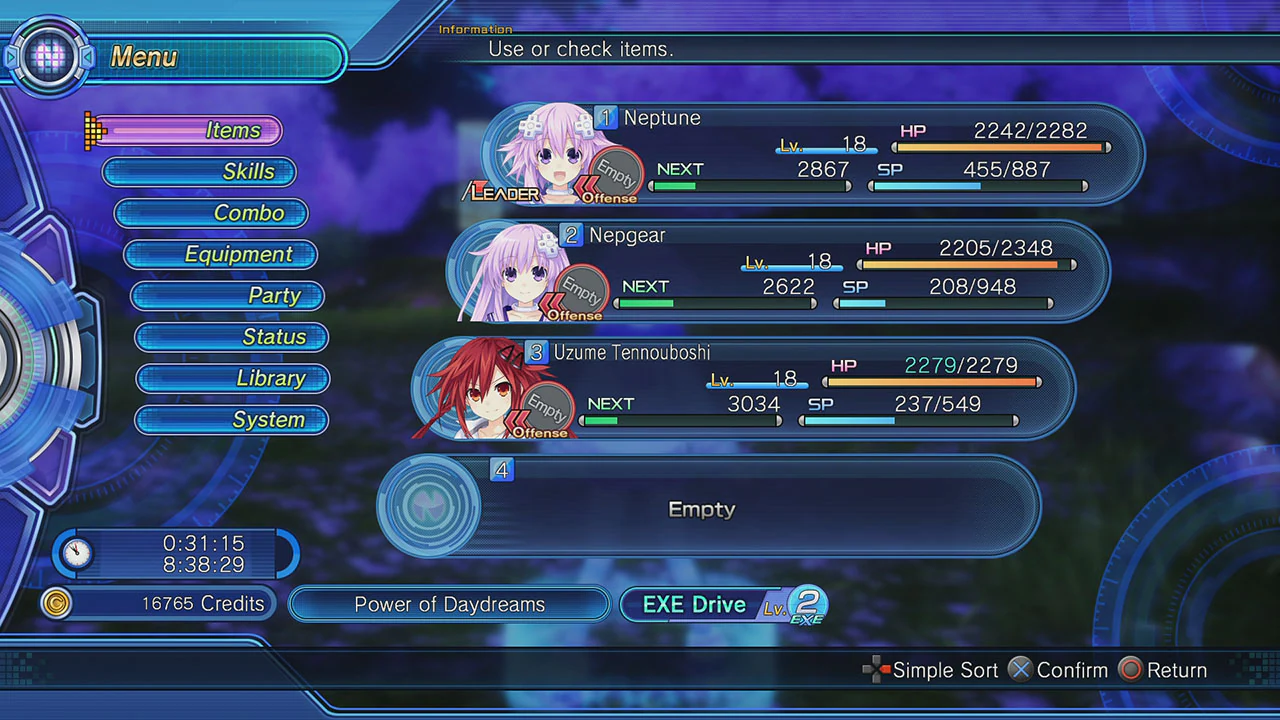Viewport: 1280px width, 720px height.
Task: Click Neptune's orange HP bar
Action: 1000,147
